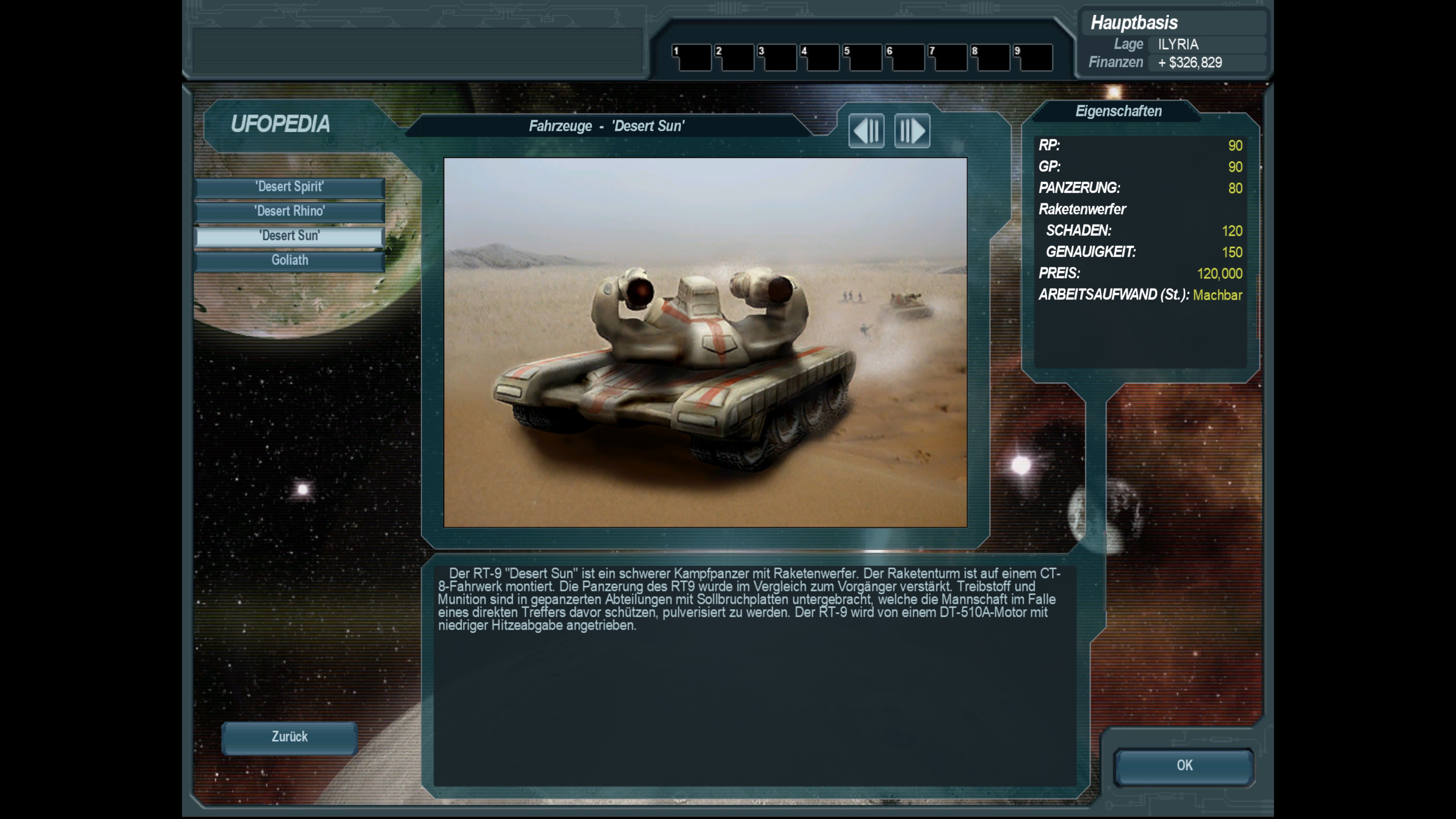Click the Desert Sun tank picture
Screen dimensions: 1456x819
705,342
